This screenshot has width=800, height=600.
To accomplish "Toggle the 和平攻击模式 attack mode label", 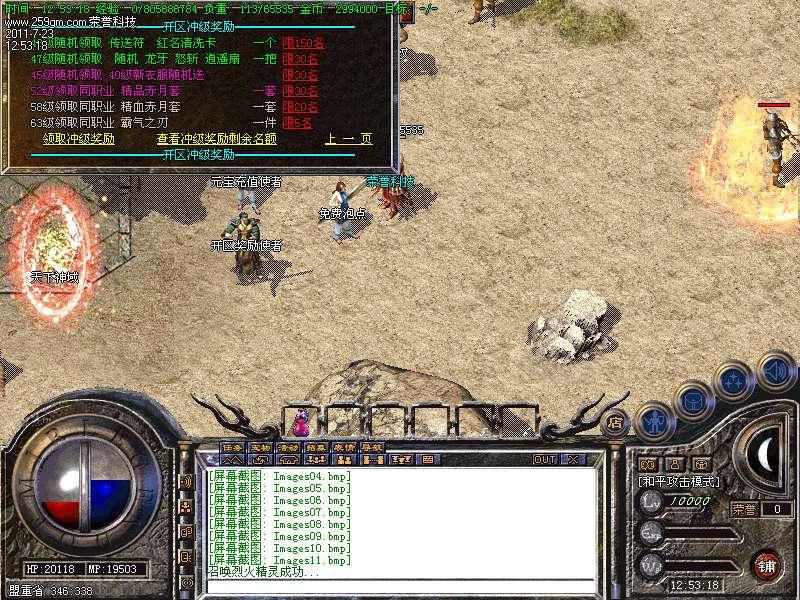I will [680, 481].
